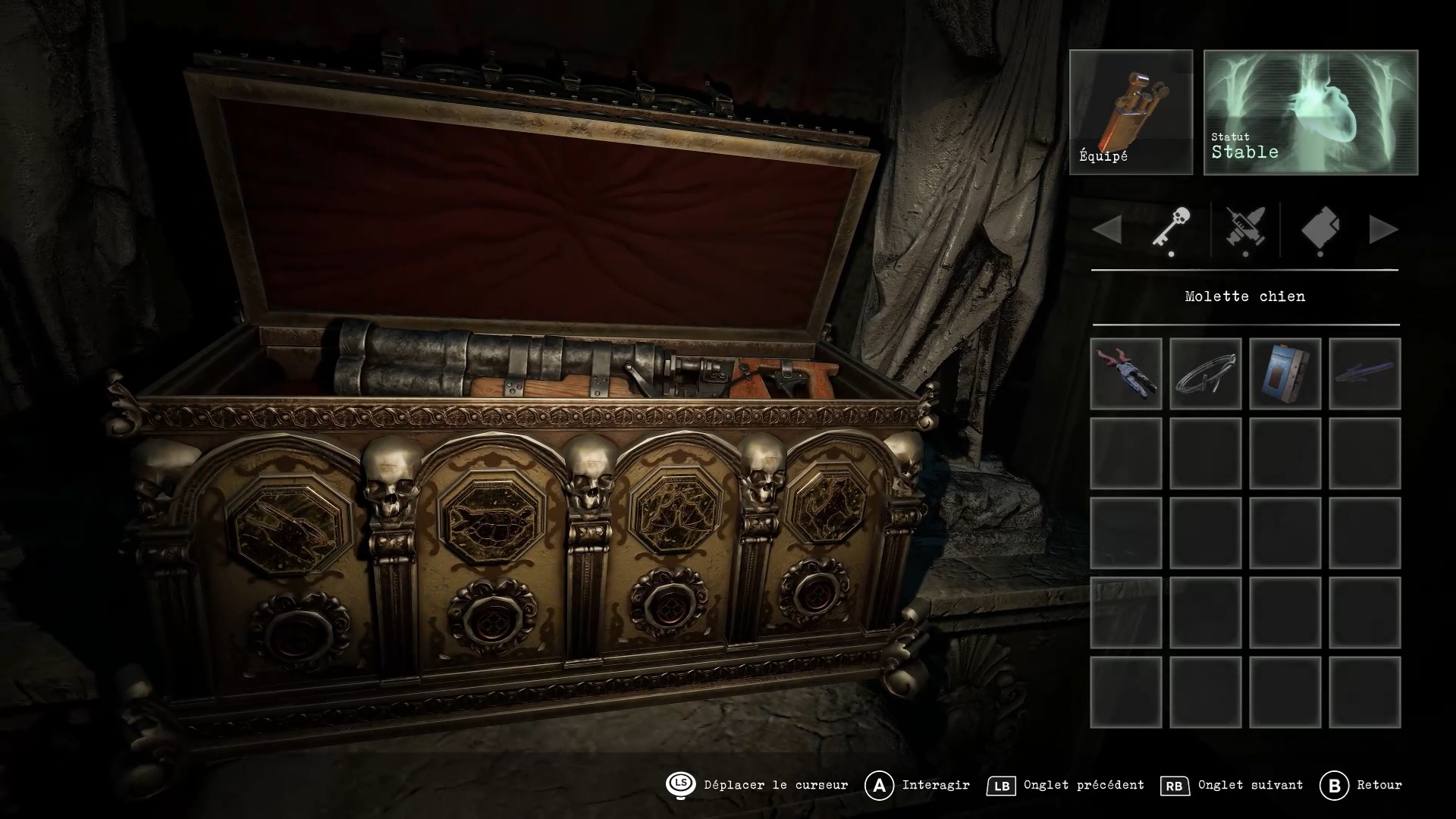This screenshot has width=1456, height=819.
Task: Select the coiled wire item slot
Action: pos(1206,374)
